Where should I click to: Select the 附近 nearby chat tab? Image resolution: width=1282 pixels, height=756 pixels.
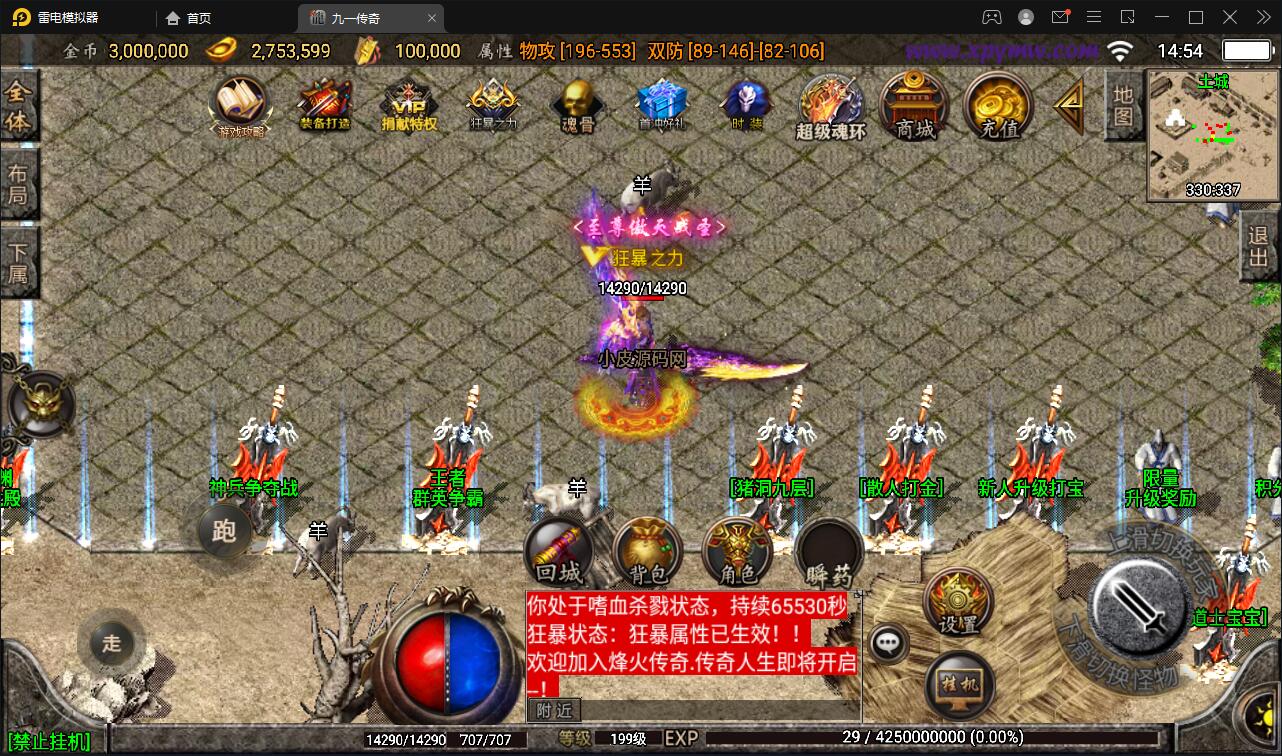pyautogui.click(x=554, y=711)
